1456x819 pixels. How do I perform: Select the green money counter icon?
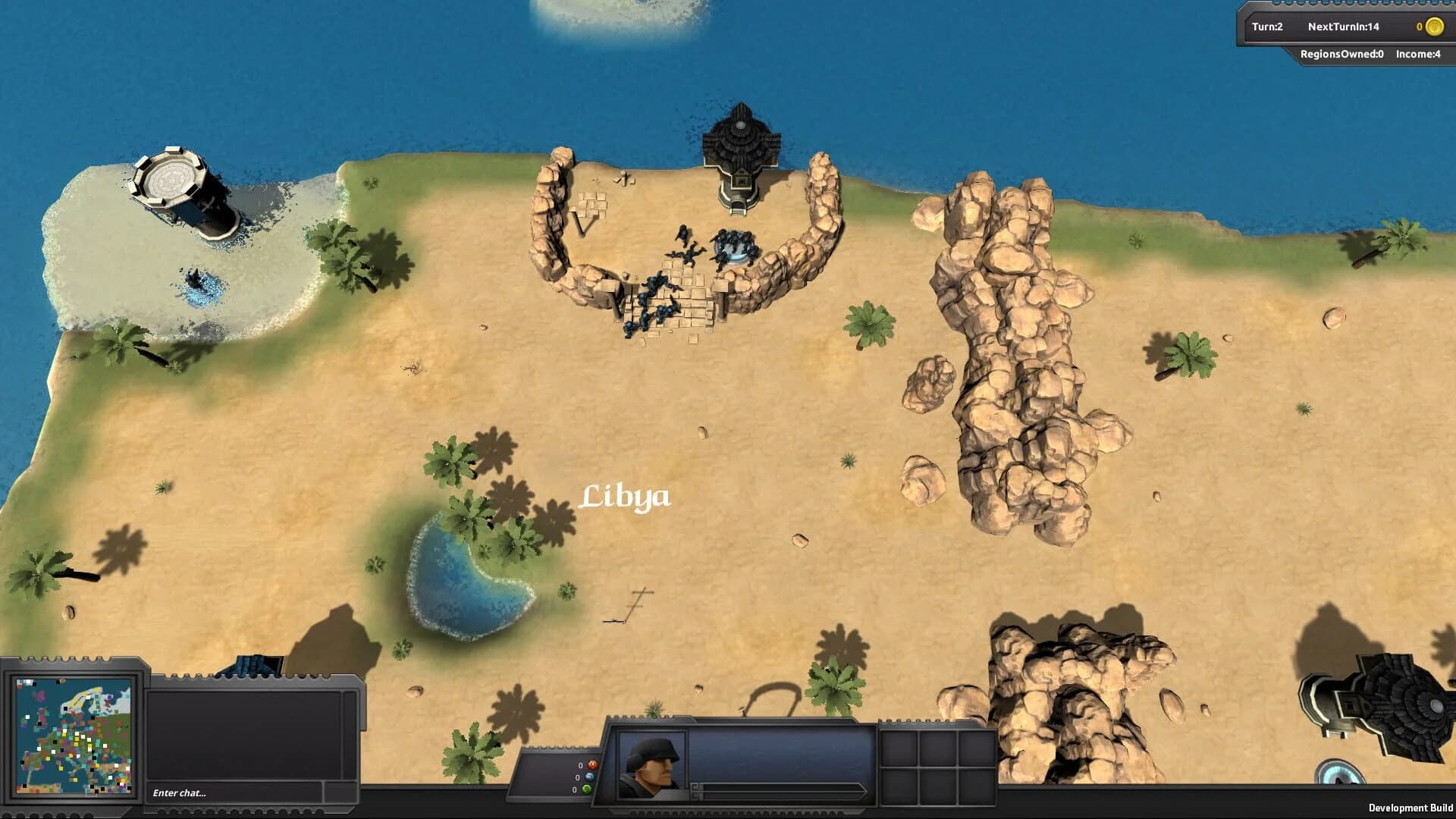click(x=586, y=789)
